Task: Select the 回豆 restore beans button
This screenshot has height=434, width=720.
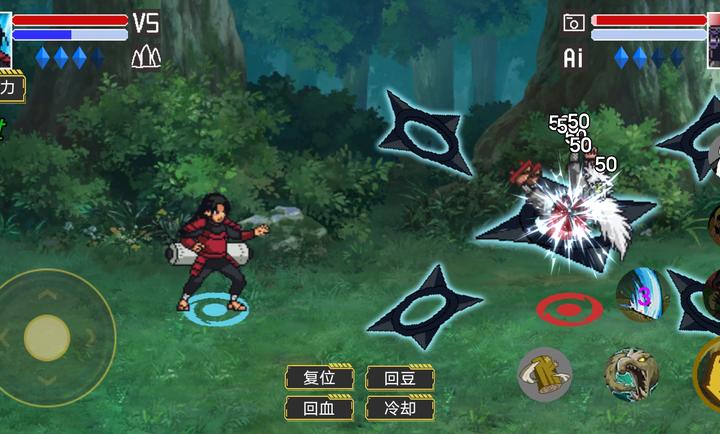Action: tap(399, 378)
